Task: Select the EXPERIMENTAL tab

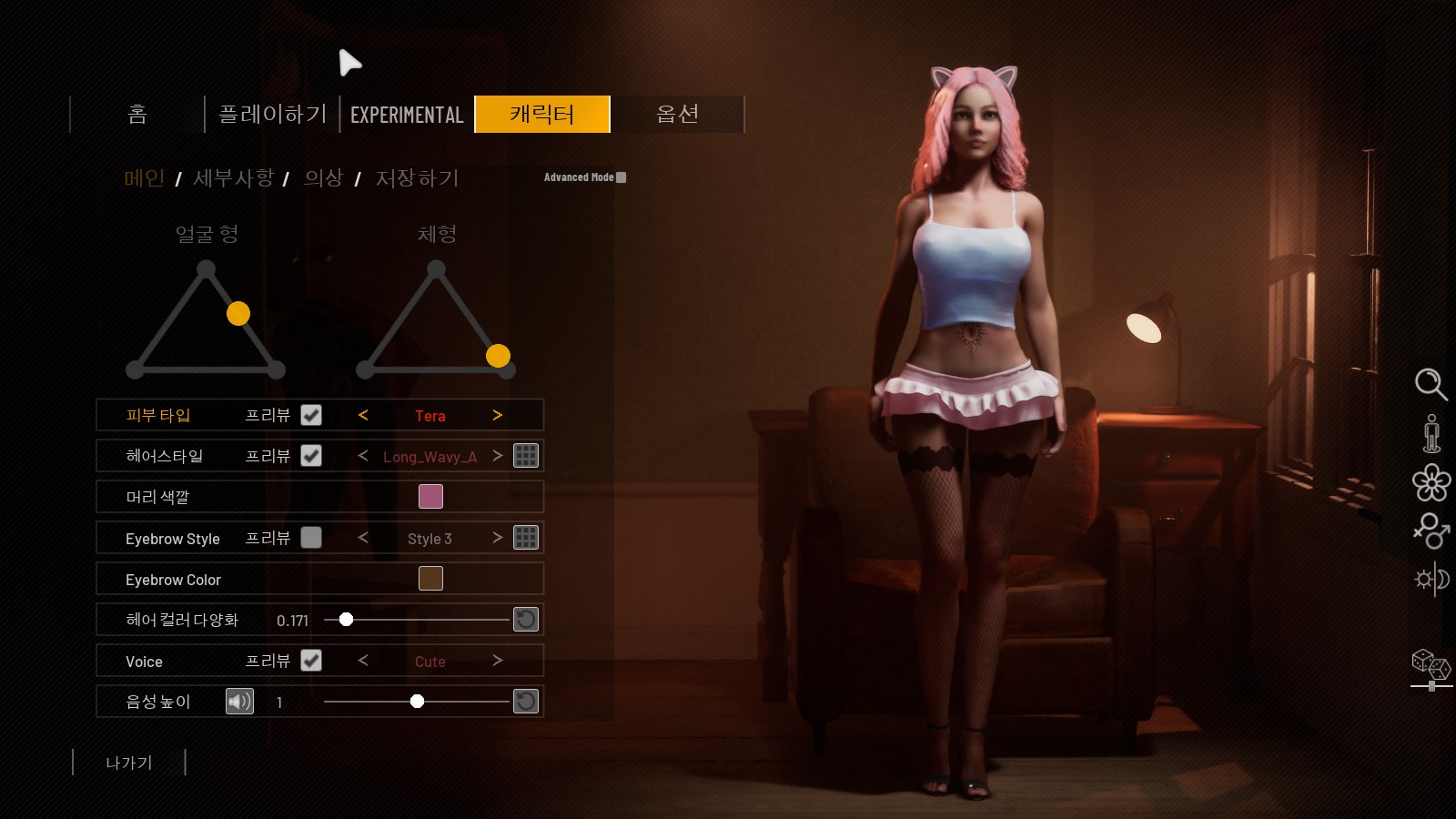Action: 407,115
